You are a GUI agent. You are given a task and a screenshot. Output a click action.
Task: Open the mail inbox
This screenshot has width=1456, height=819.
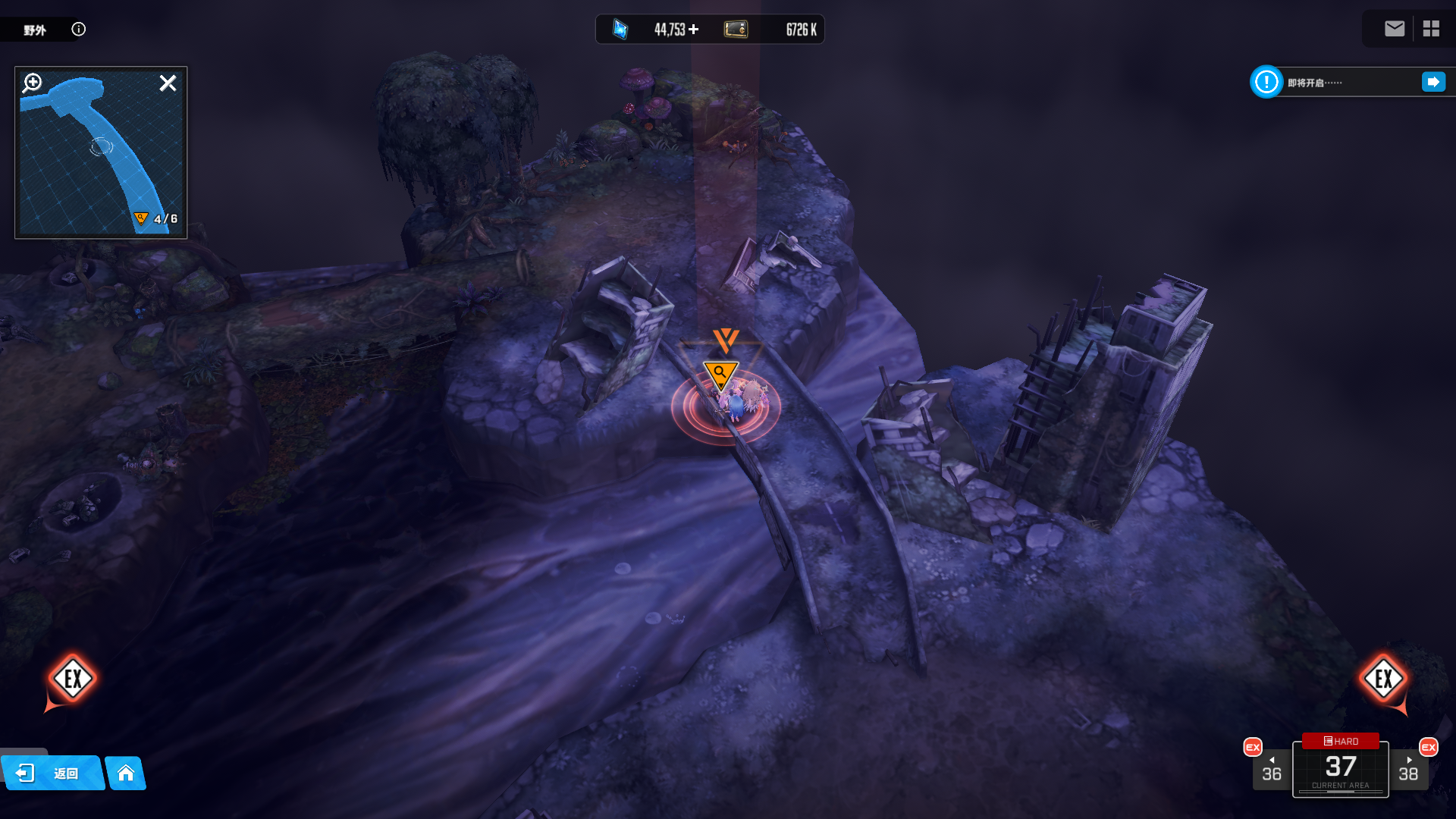pos(1394,29)
